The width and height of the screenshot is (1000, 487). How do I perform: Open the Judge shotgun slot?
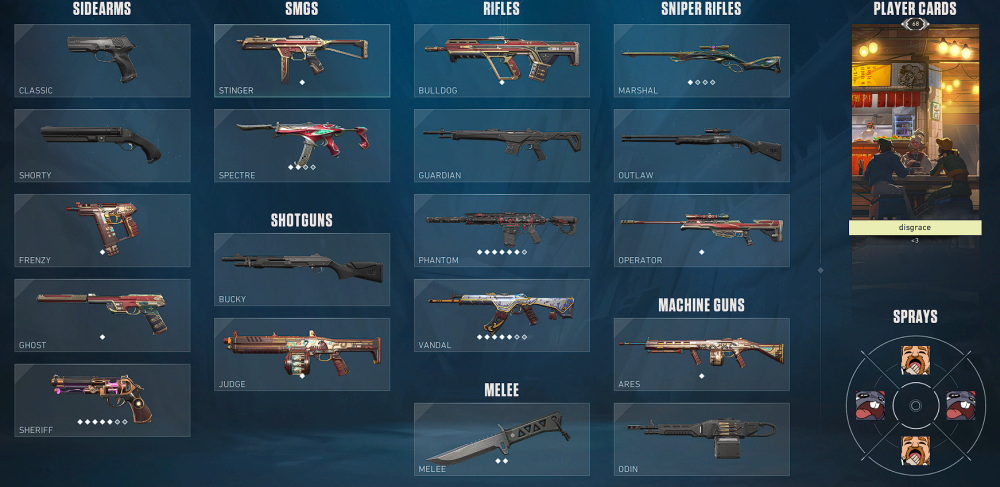click(x=302, y=354)
